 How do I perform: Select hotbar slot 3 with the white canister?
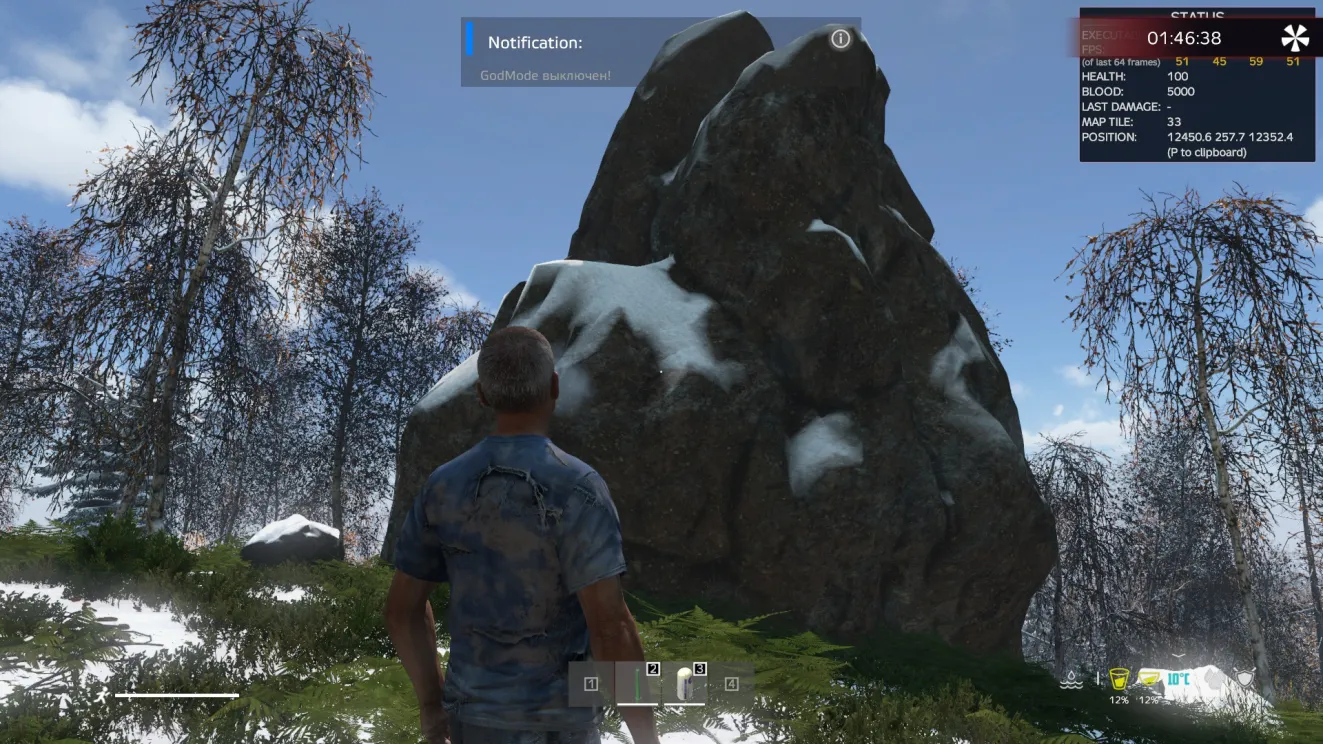point(685,684)
